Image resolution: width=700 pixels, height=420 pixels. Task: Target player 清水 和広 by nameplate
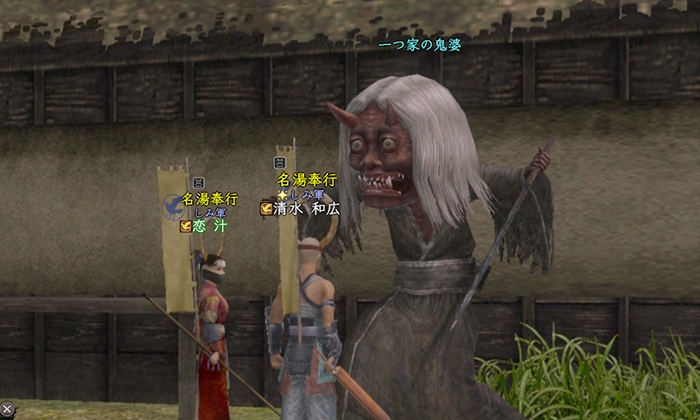click(307, 209)
